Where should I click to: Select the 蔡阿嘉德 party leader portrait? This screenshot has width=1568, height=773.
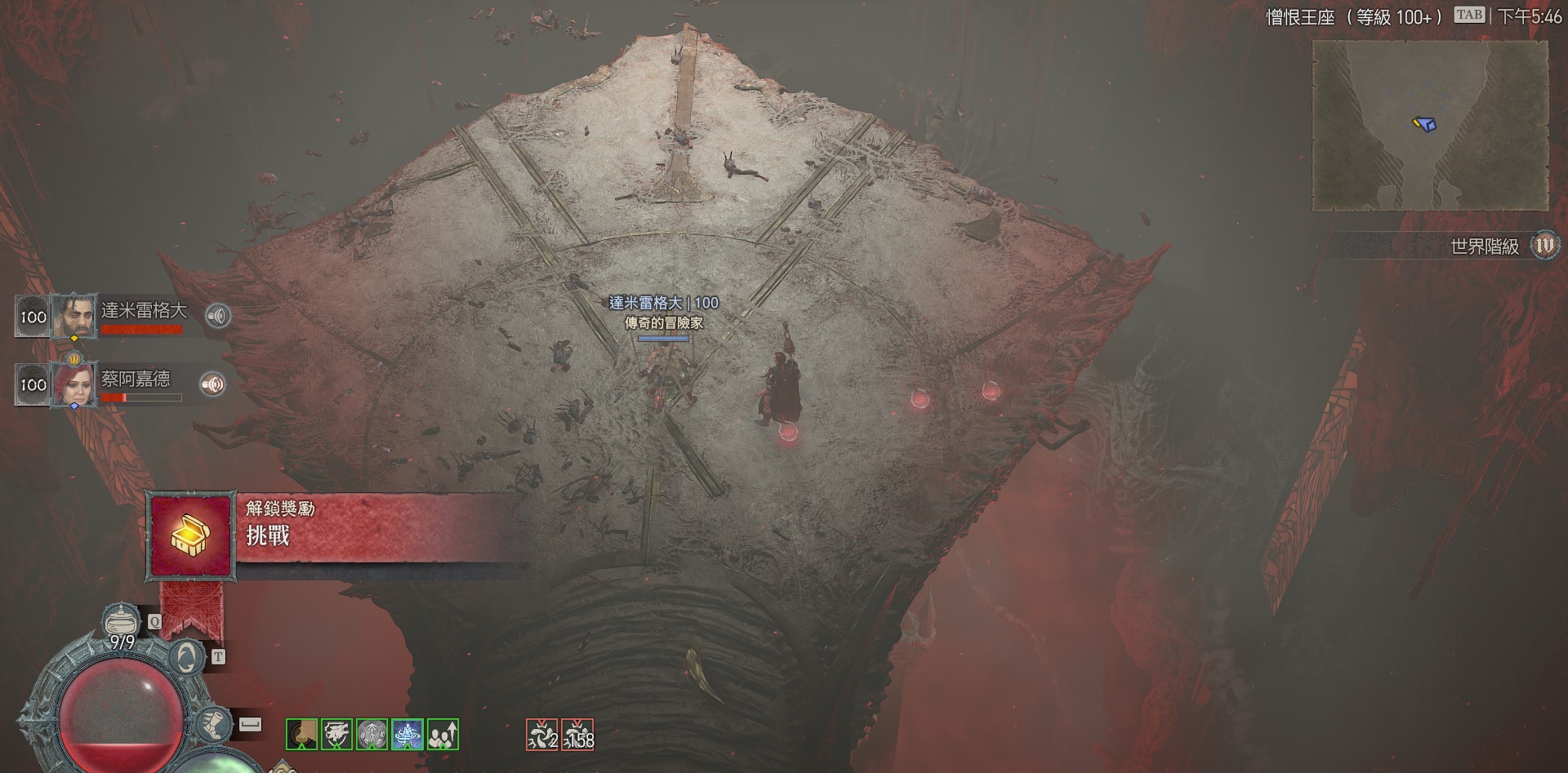click(74, 384)
